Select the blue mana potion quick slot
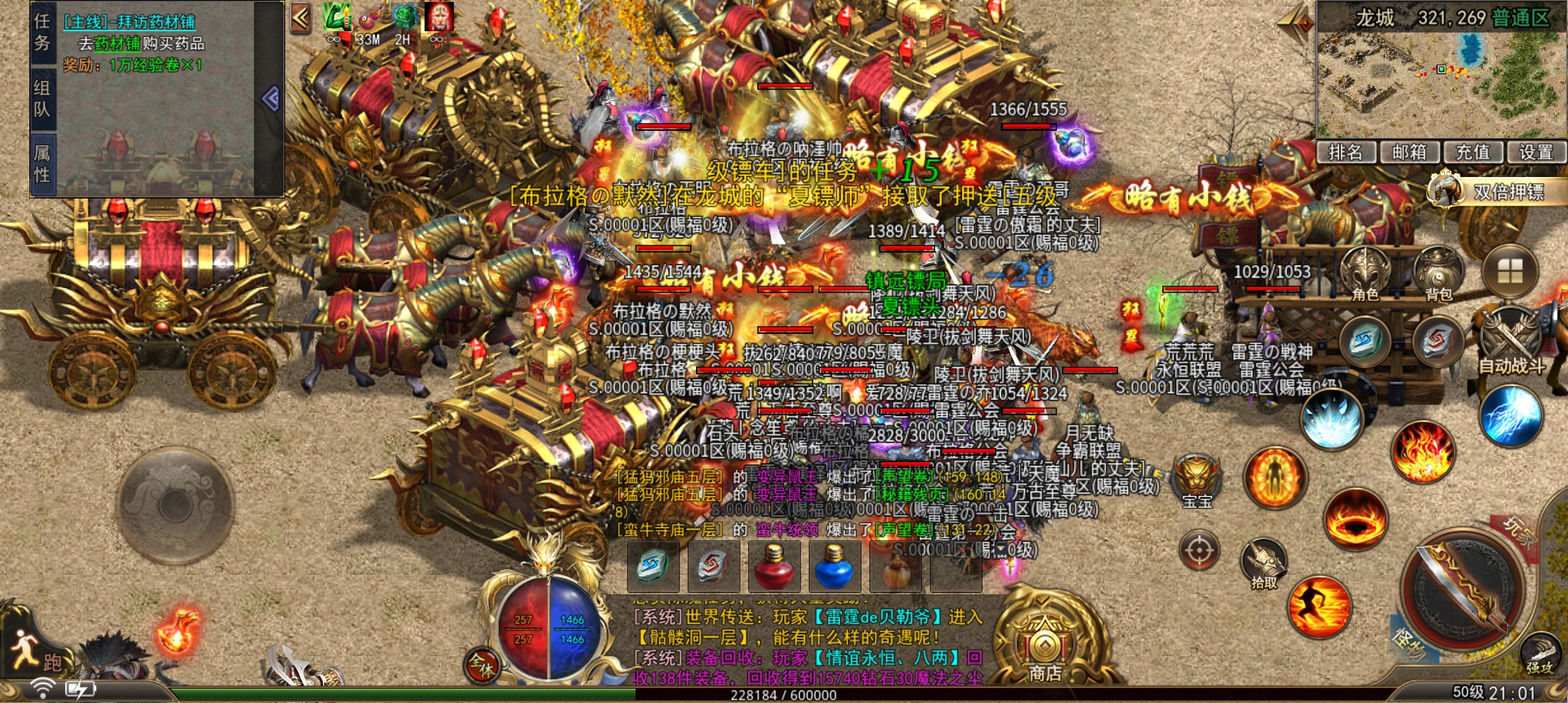 pos(835,568)
